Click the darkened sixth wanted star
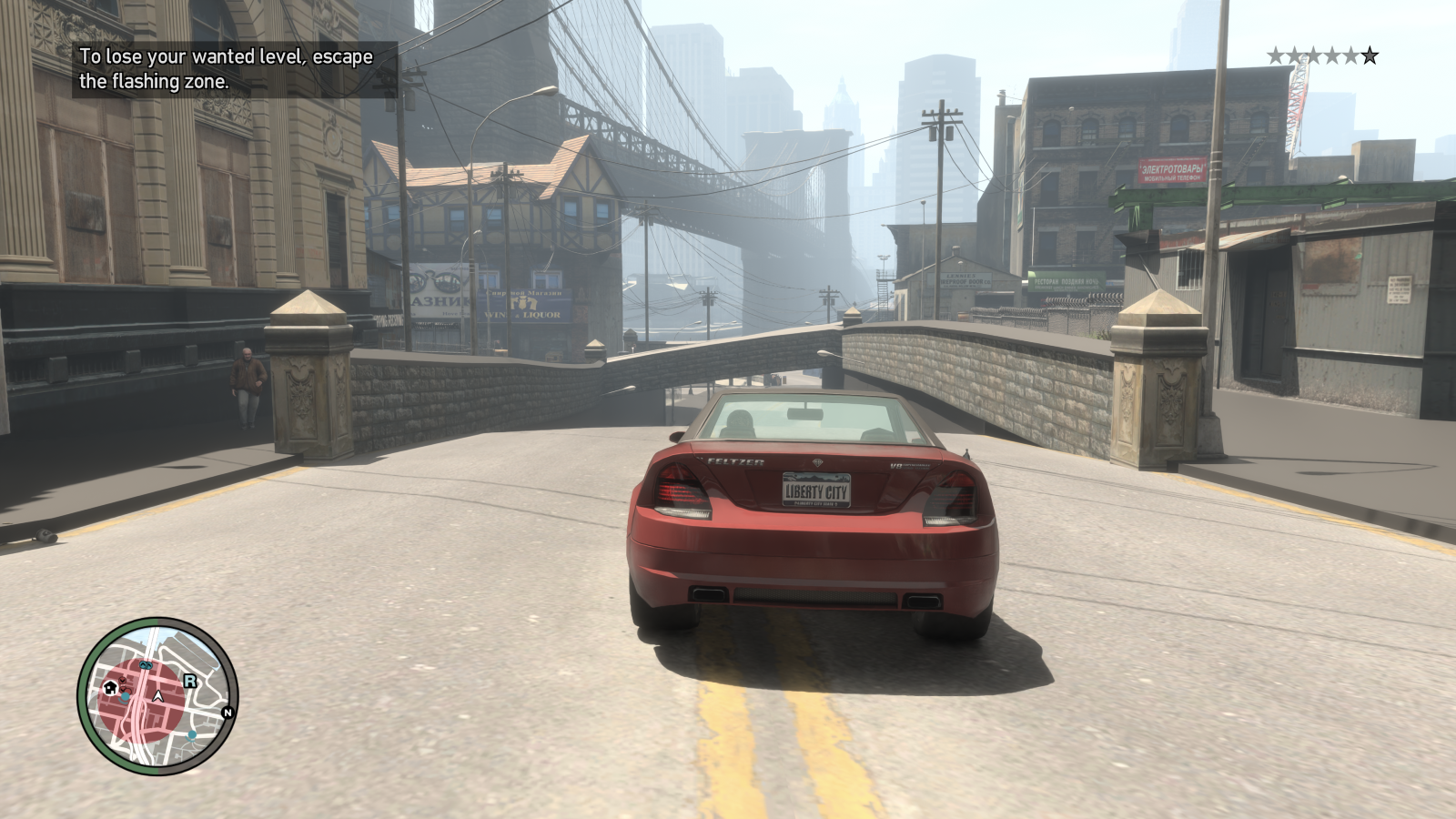The image size is (1456, 819). pos(1370,55)
